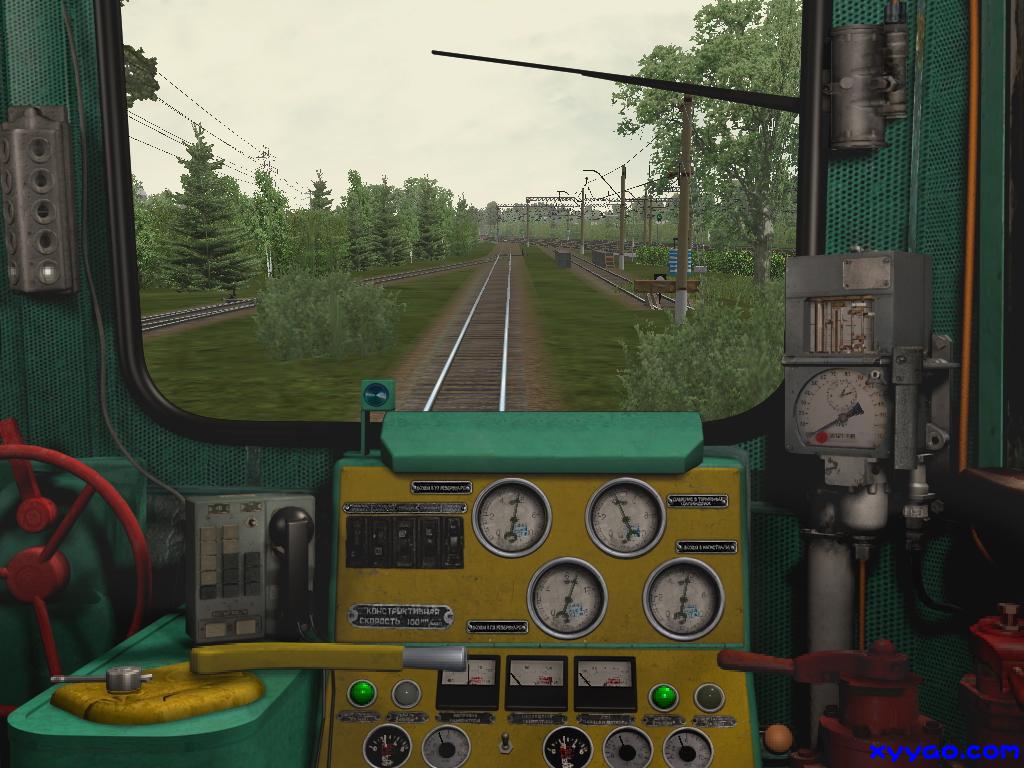Grab the yellow throttle controller handle

tap(300, 658)
